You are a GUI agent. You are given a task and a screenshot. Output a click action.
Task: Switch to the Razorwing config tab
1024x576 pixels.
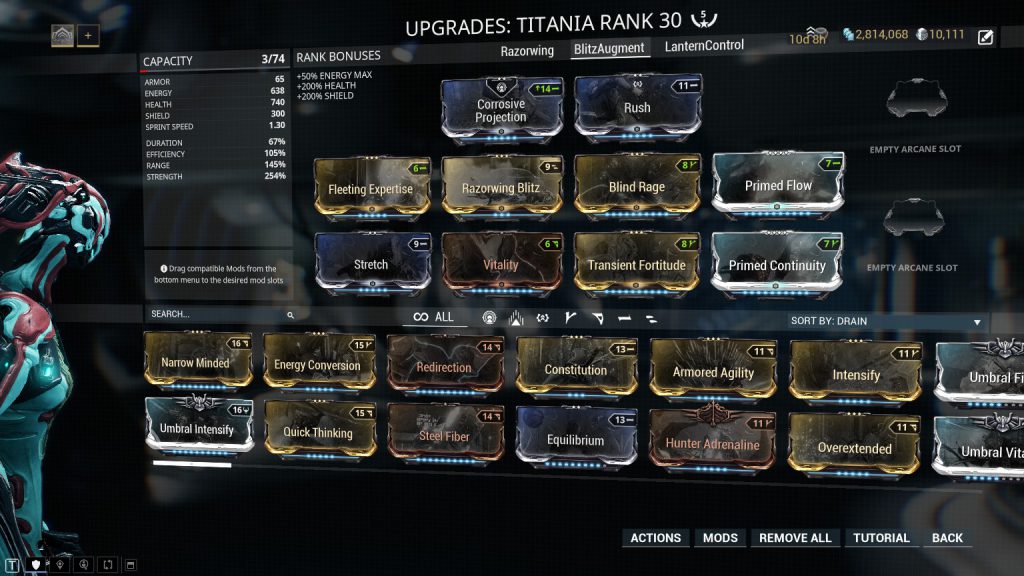point(527,50)
